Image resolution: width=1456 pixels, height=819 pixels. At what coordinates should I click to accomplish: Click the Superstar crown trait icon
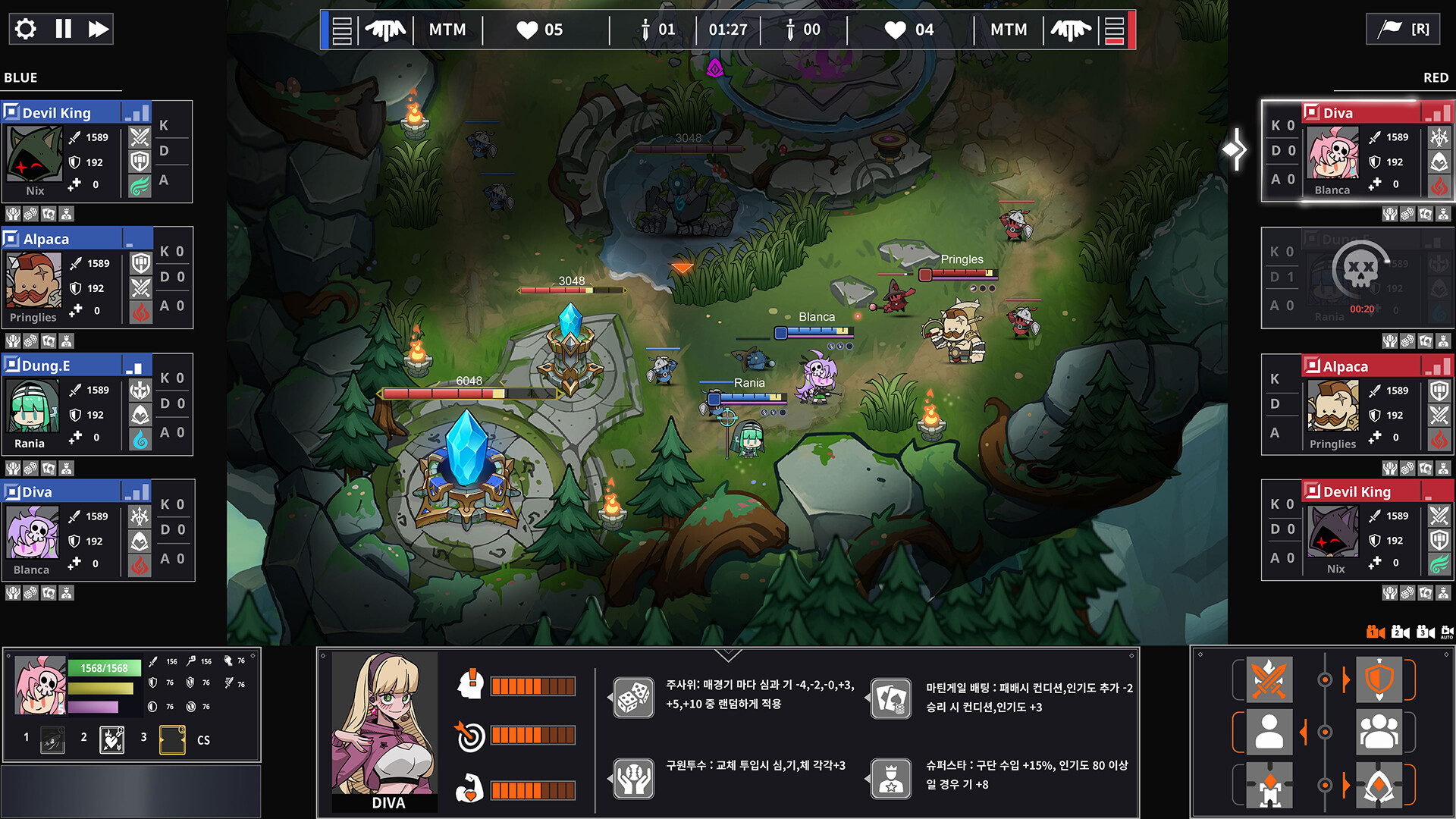pyautogui.click(x=890, y=779)
